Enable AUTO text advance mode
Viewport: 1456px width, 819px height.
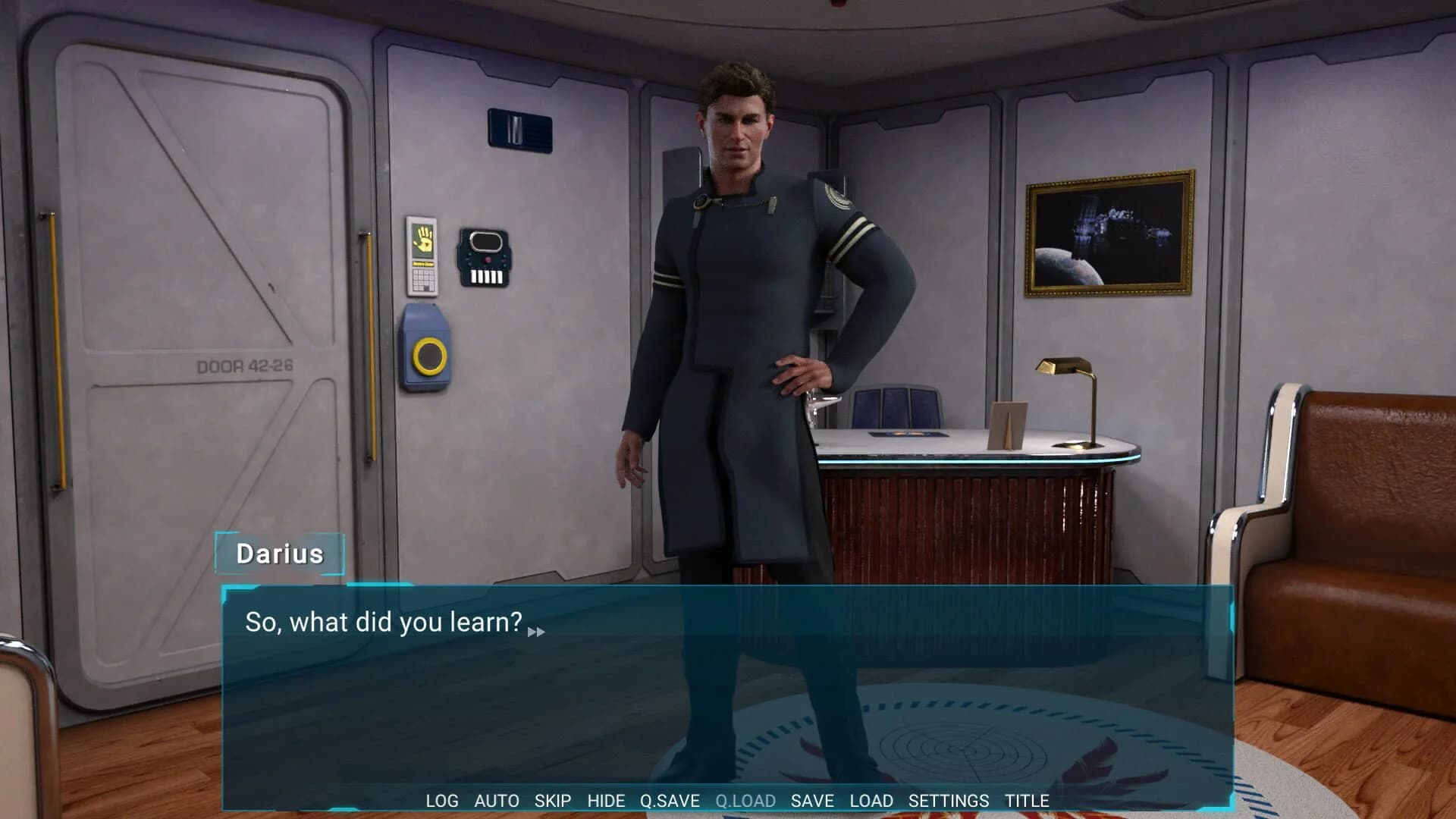pos(497,801)
